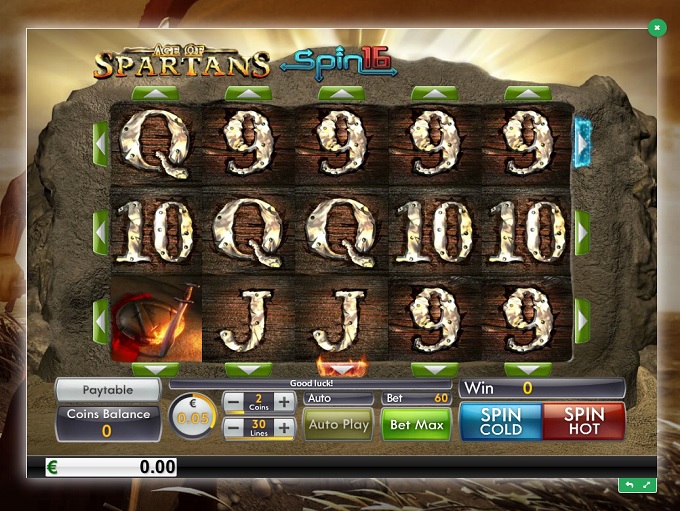The width and height of the screenshot is (680, 511).
Task: Hit the red Spin Hot button
Action: (583, 421)
